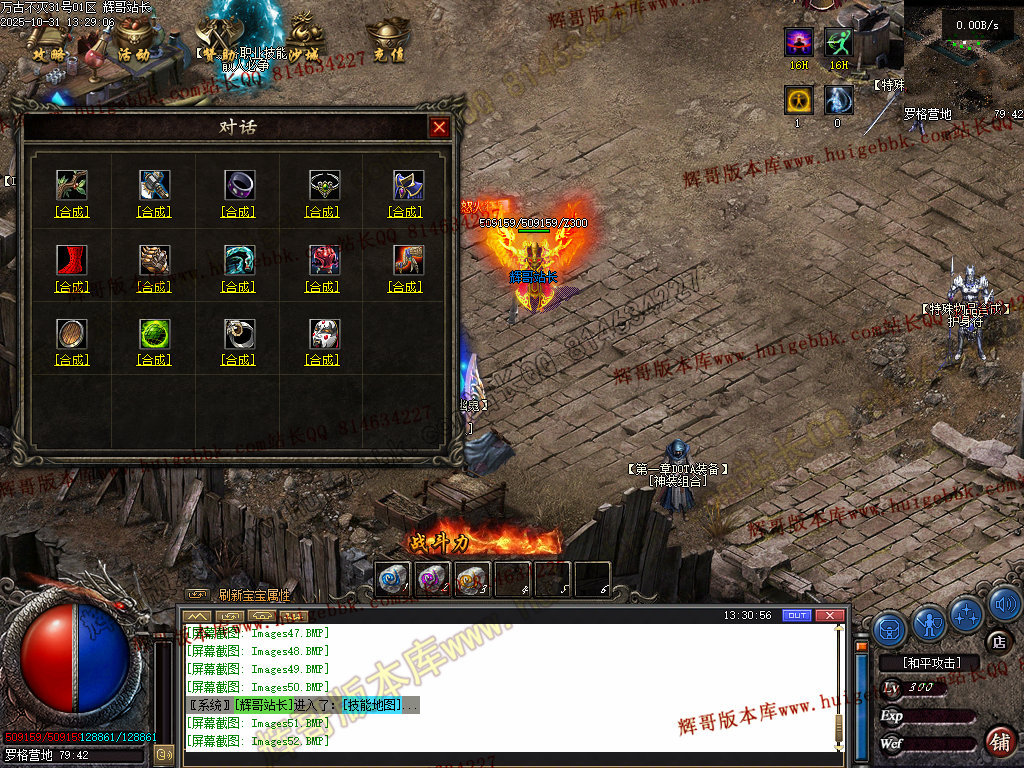This screenshot has width=1024, height=768.
Task: Select the white and red mask icon
Action: pyautogui.click(x=323, y=333)
